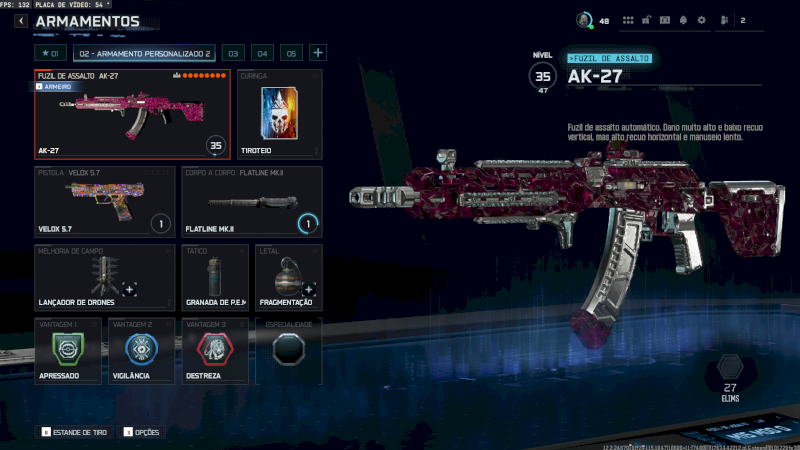Add a new loadout with the plus button
The height and width of the screenshot is (450, 800).
coord(318,53)
